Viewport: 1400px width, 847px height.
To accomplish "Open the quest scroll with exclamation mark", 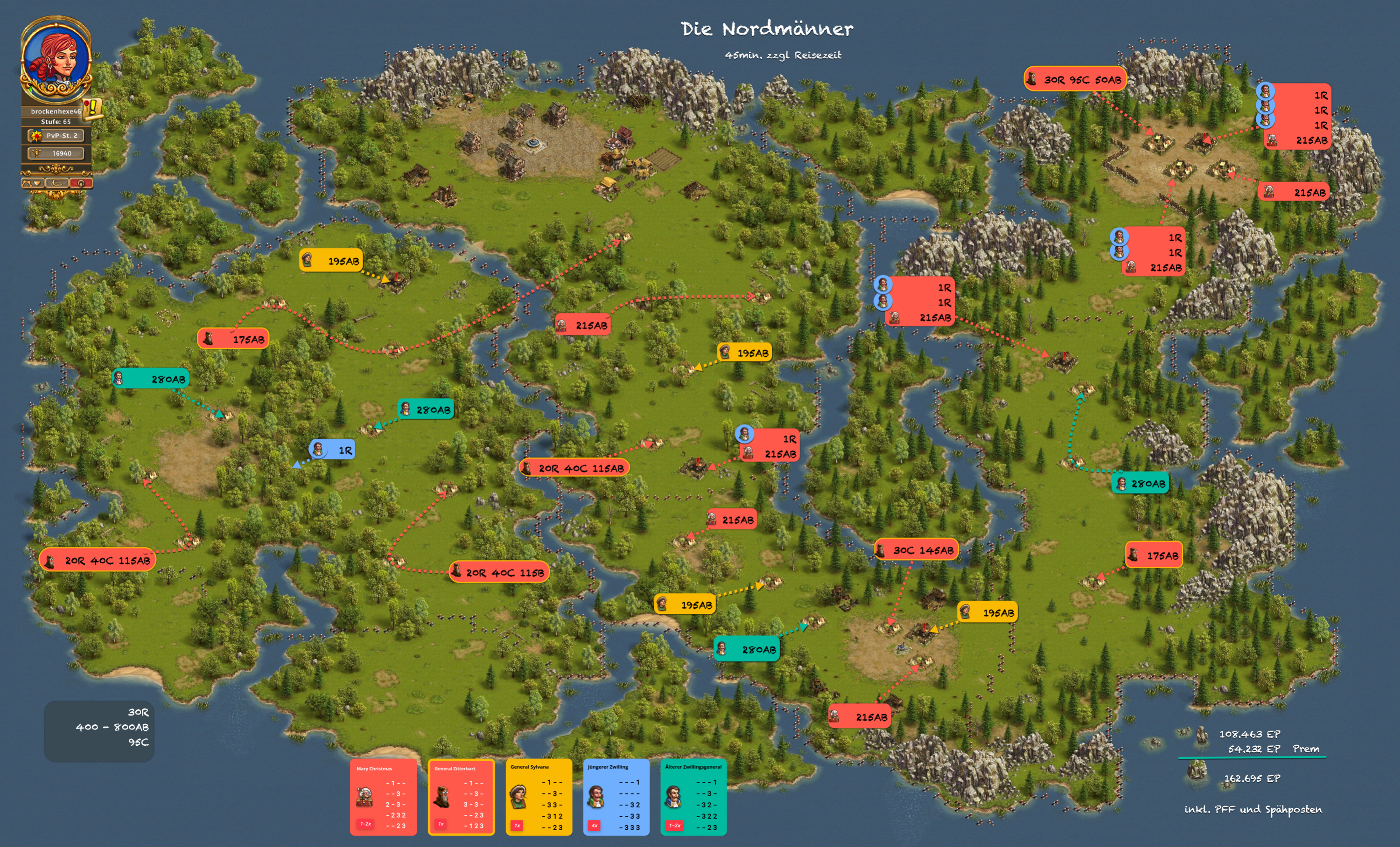I will point(92,108).
